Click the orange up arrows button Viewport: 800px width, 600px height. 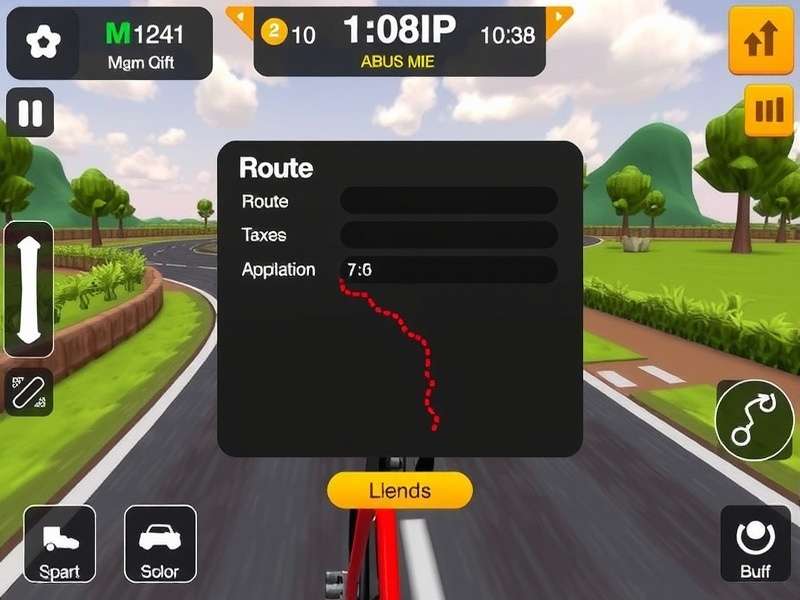tap(761, 41)
